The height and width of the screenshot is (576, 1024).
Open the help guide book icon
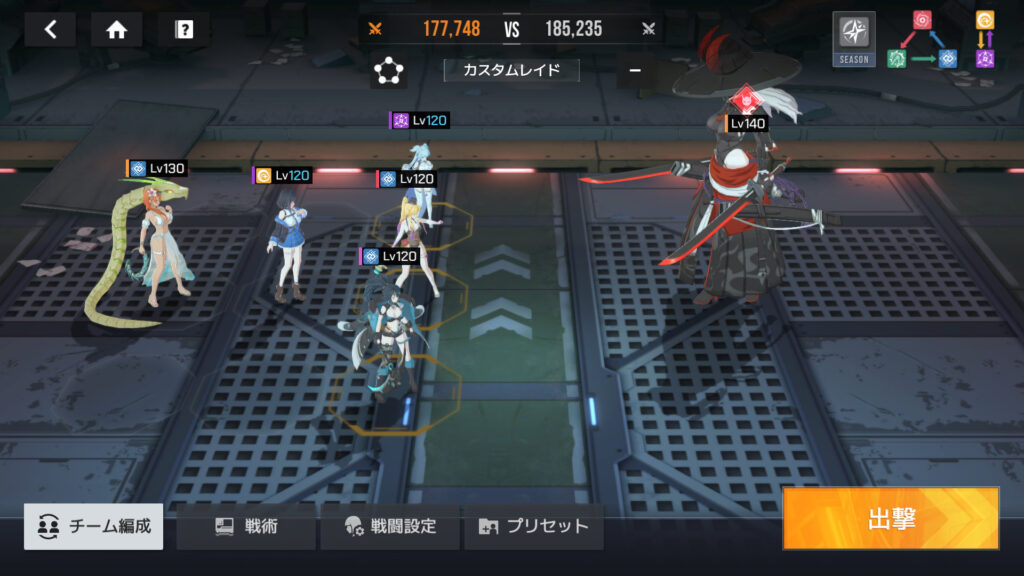pos(183,29)
